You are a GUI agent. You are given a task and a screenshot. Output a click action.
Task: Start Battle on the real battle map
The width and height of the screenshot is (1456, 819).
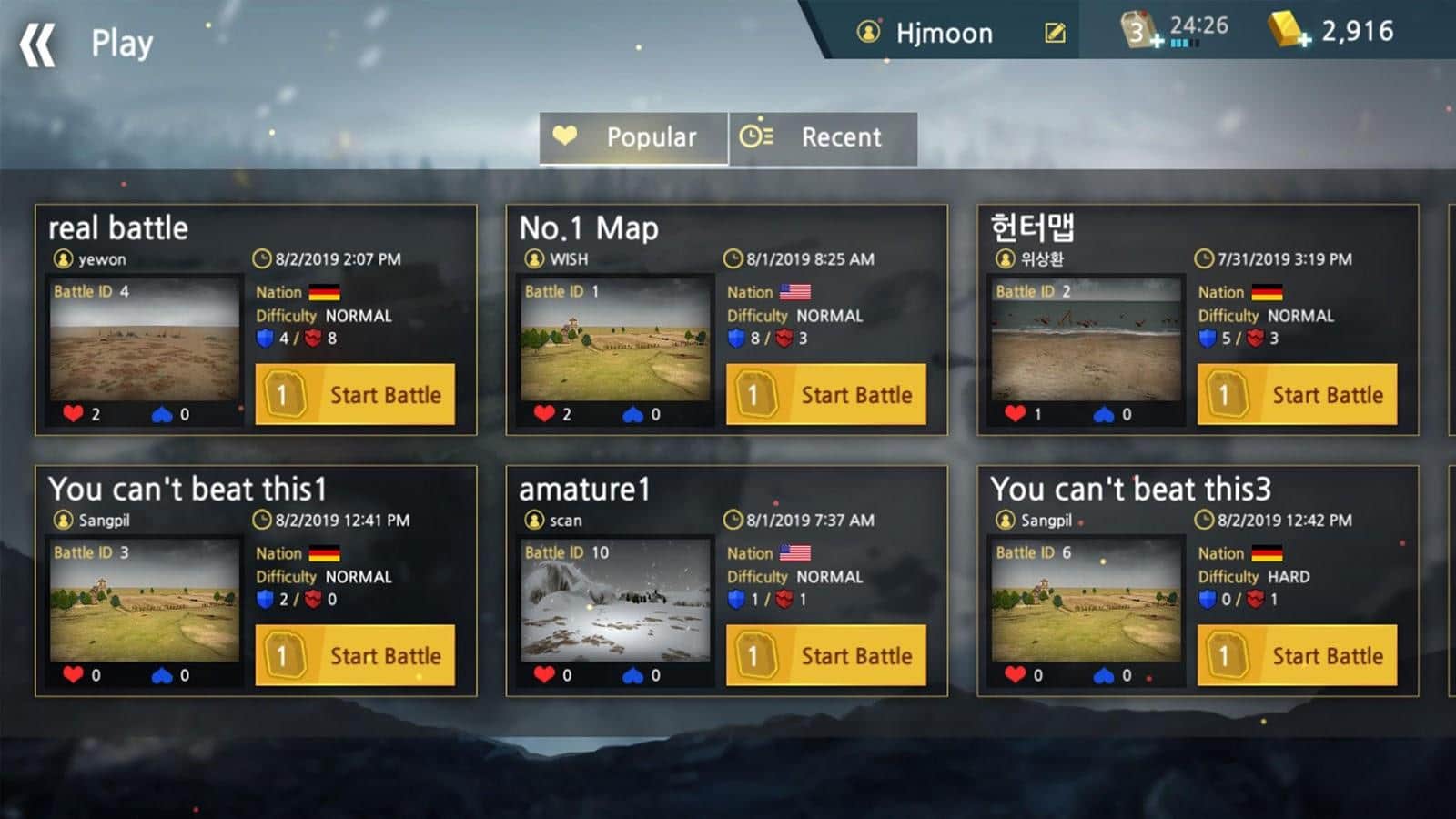click(x=355, y=395)
